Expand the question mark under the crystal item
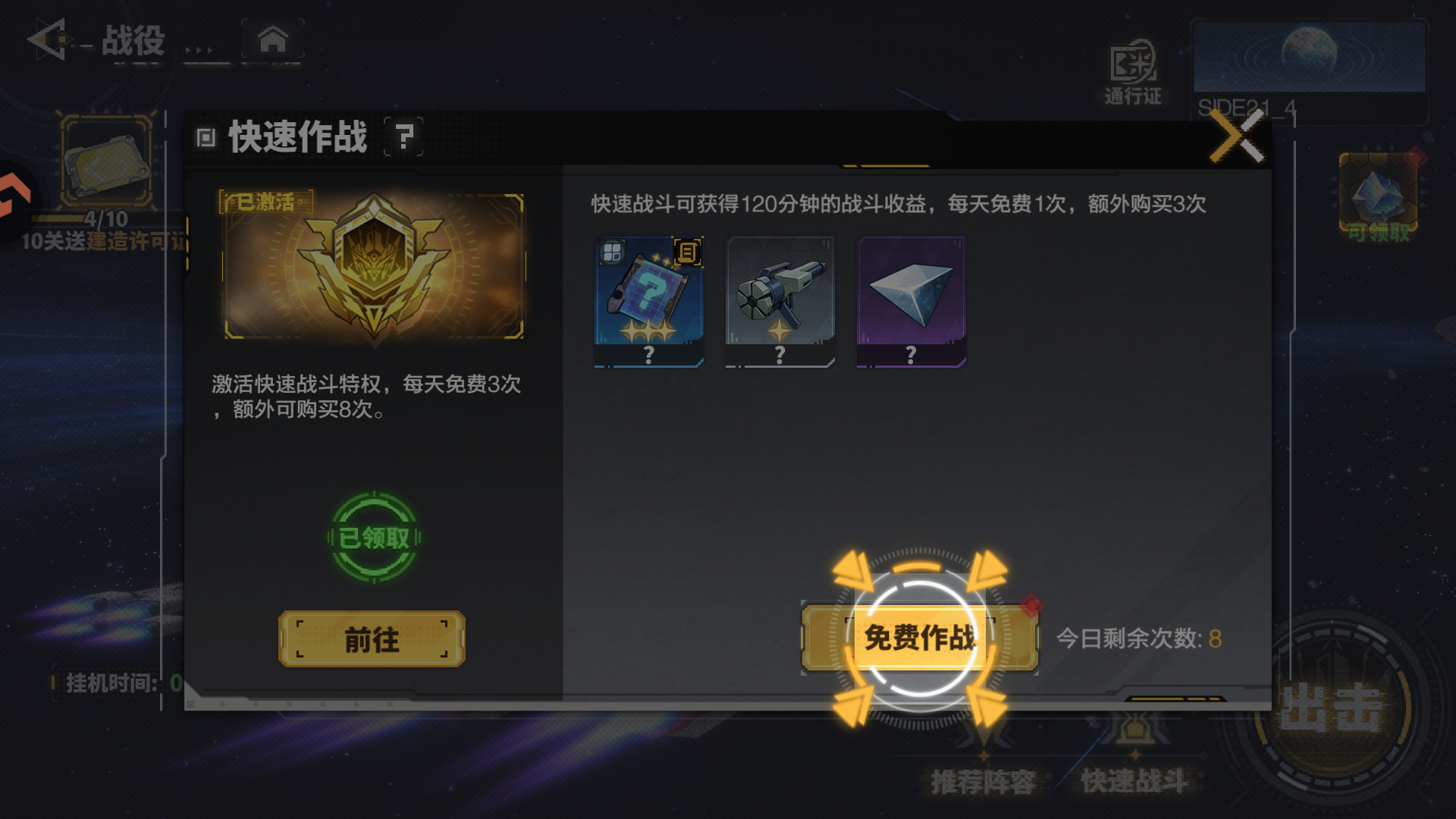Screen dimensions: 1456x819 click(x=910, y=353)
